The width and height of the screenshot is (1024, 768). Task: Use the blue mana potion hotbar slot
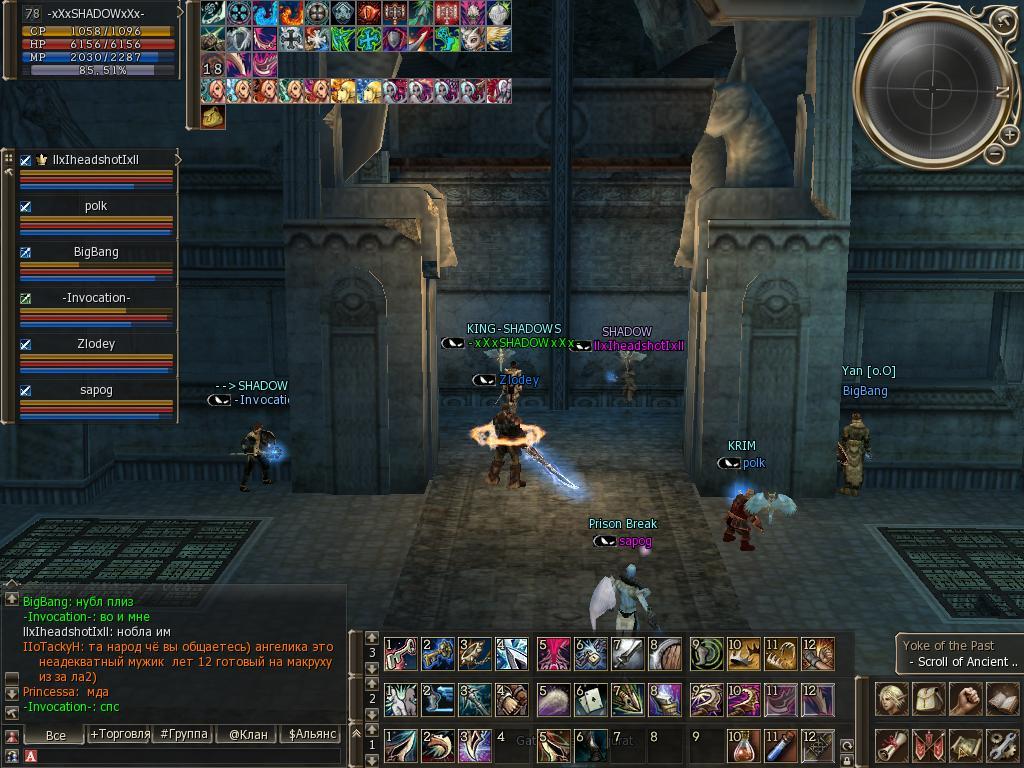(x=780, y=745)
